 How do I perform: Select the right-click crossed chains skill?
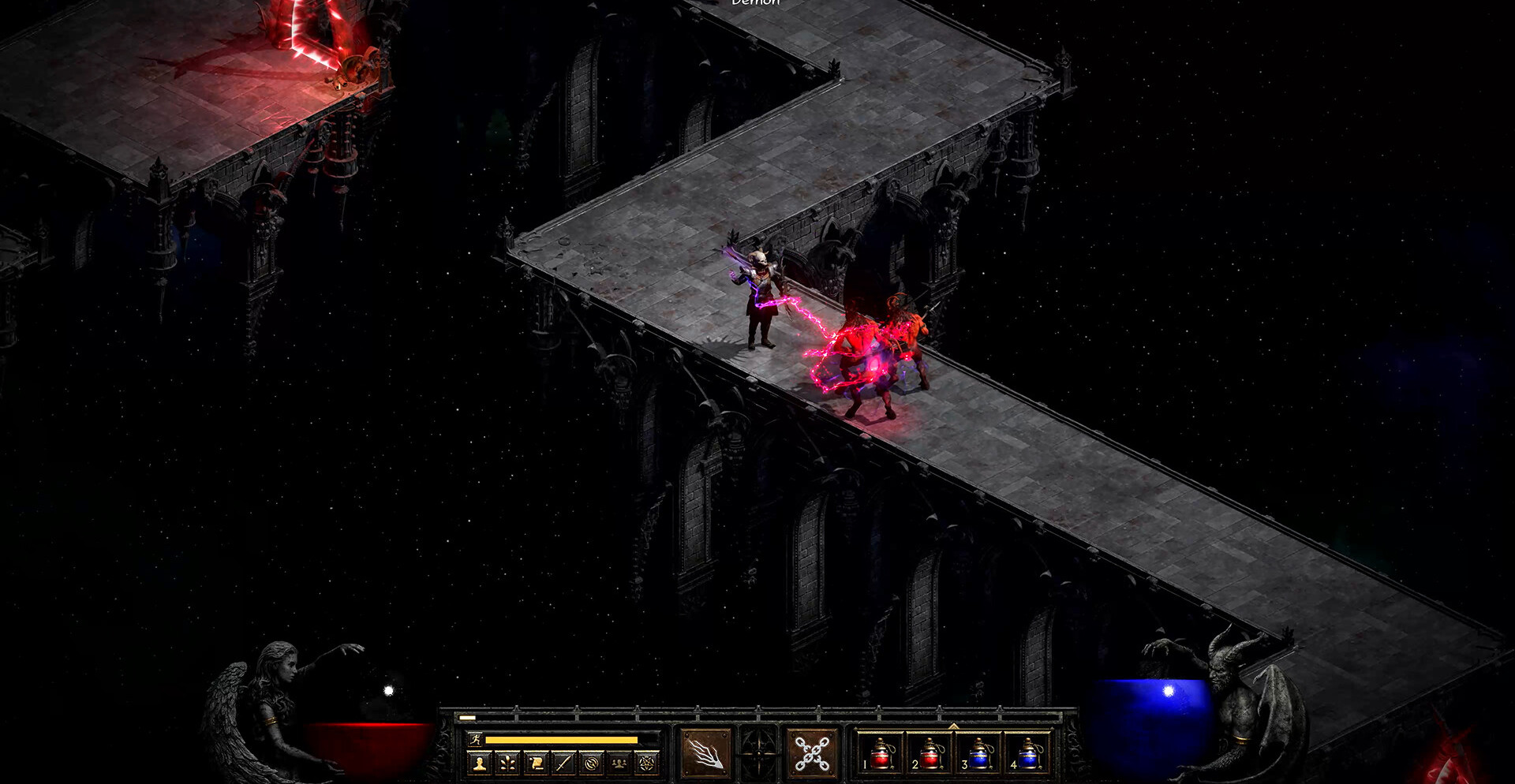pyautogui.click(x=812, y=753)
